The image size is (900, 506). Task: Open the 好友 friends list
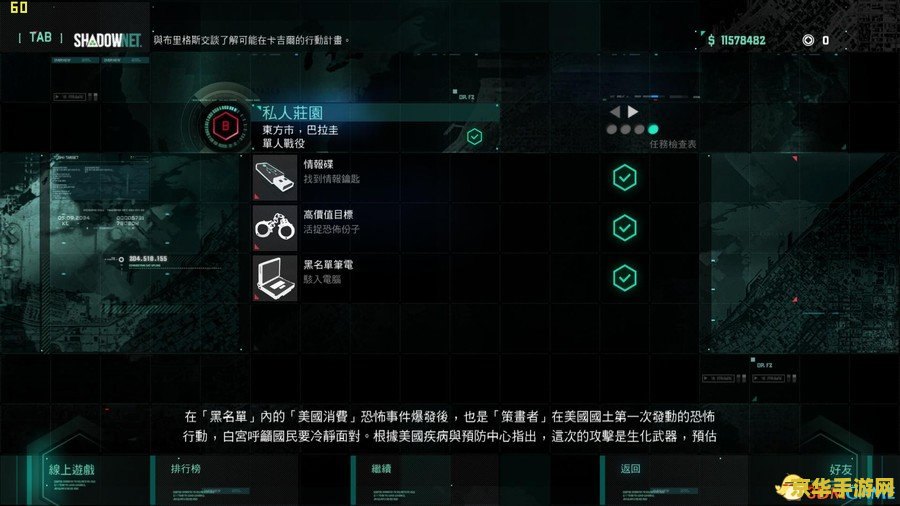tap(841, 469)
